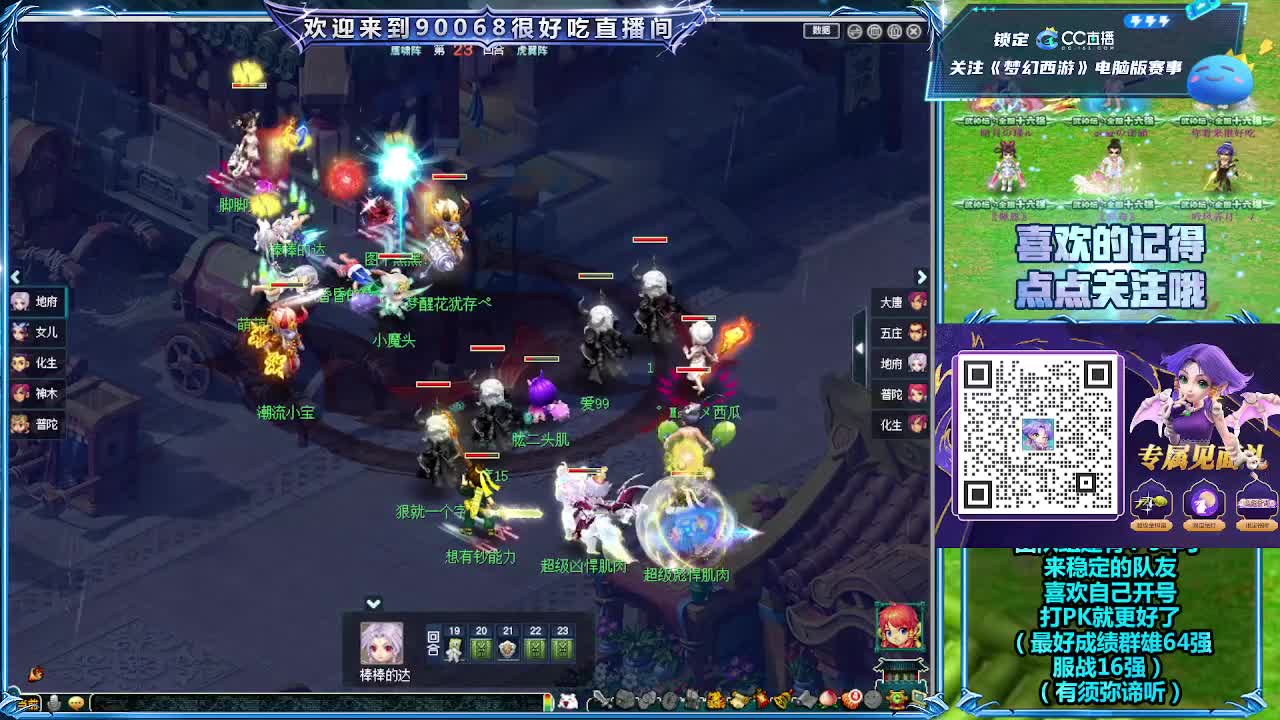Toggle the 地府 team entry in the left panel
Viewport: 1280px width, 720px height.
tap(32, 301)
